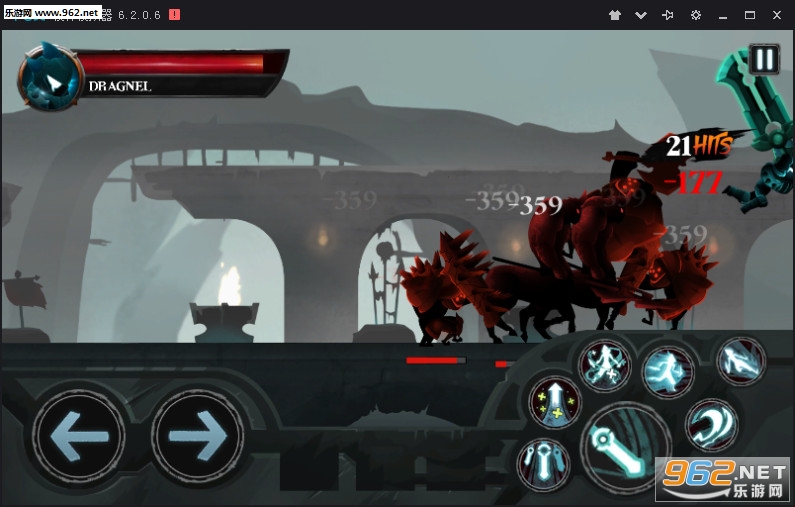The width and height of the screenshot is (795, 507).
Task: Move left with the left arrow button
Action: (77, 436)
